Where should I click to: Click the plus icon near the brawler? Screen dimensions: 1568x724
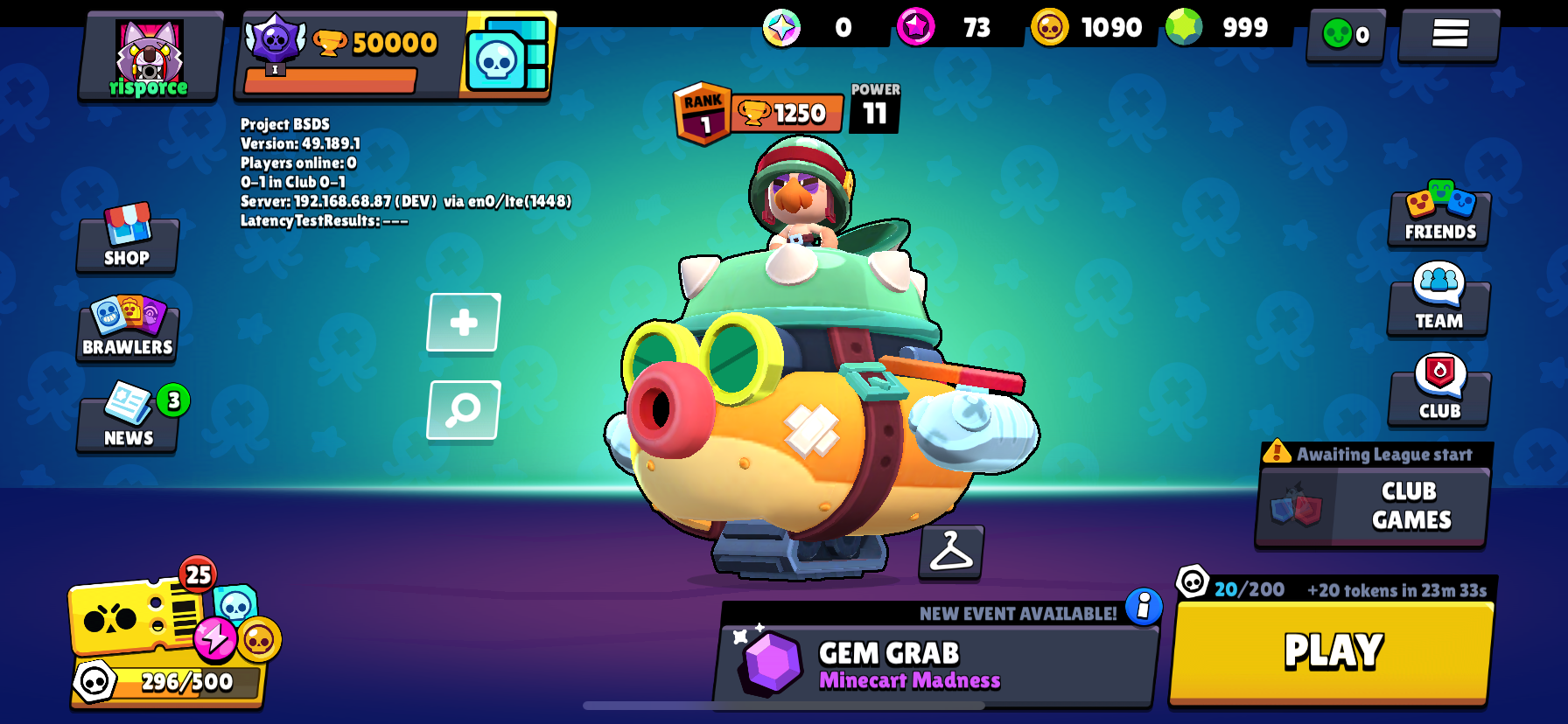click(x=462, y=323)
